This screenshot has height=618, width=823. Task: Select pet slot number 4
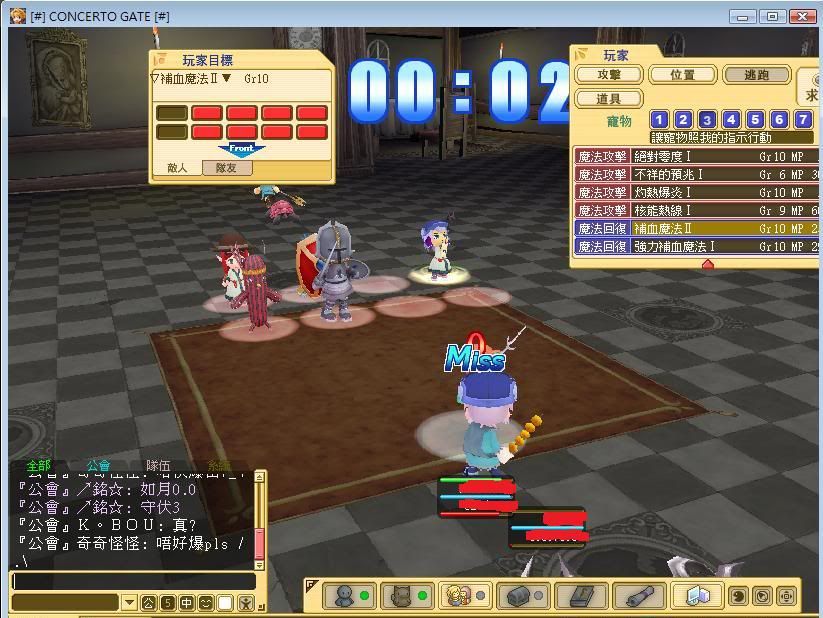(731, 120)
